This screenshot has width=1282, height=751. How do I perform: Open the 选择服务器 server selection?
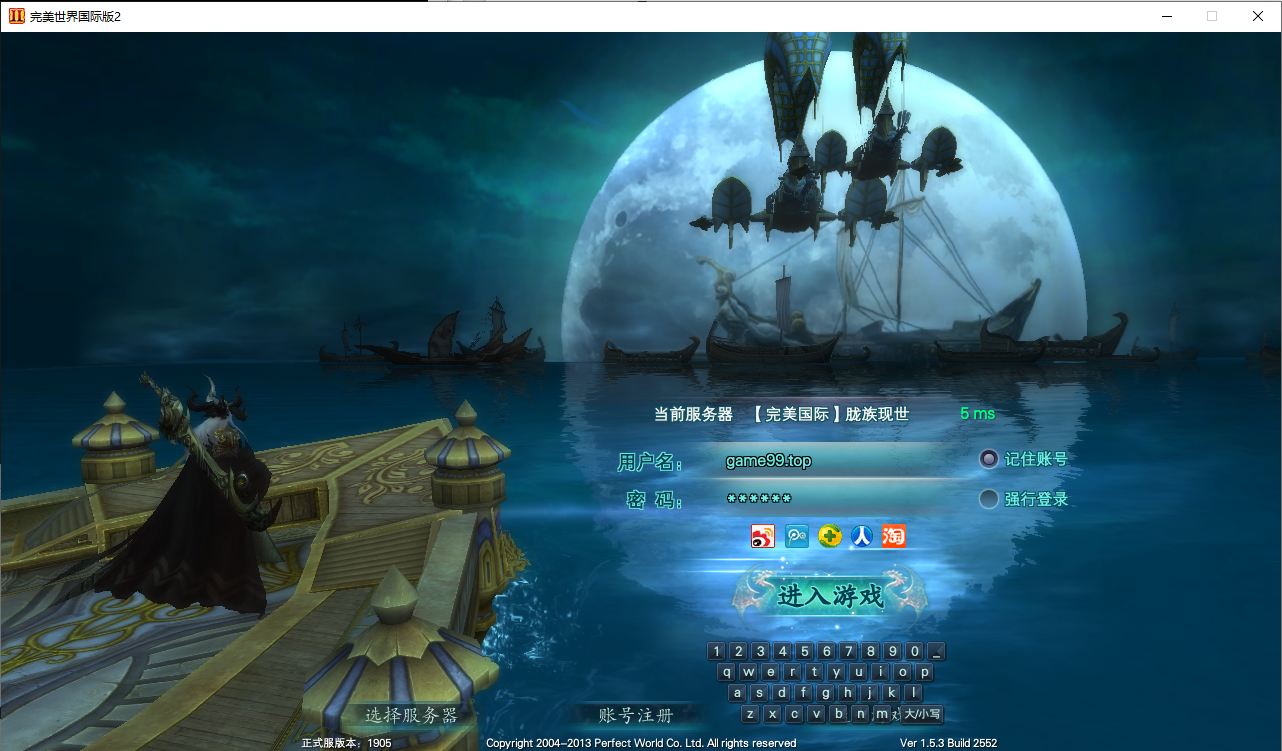click(411, 715)
